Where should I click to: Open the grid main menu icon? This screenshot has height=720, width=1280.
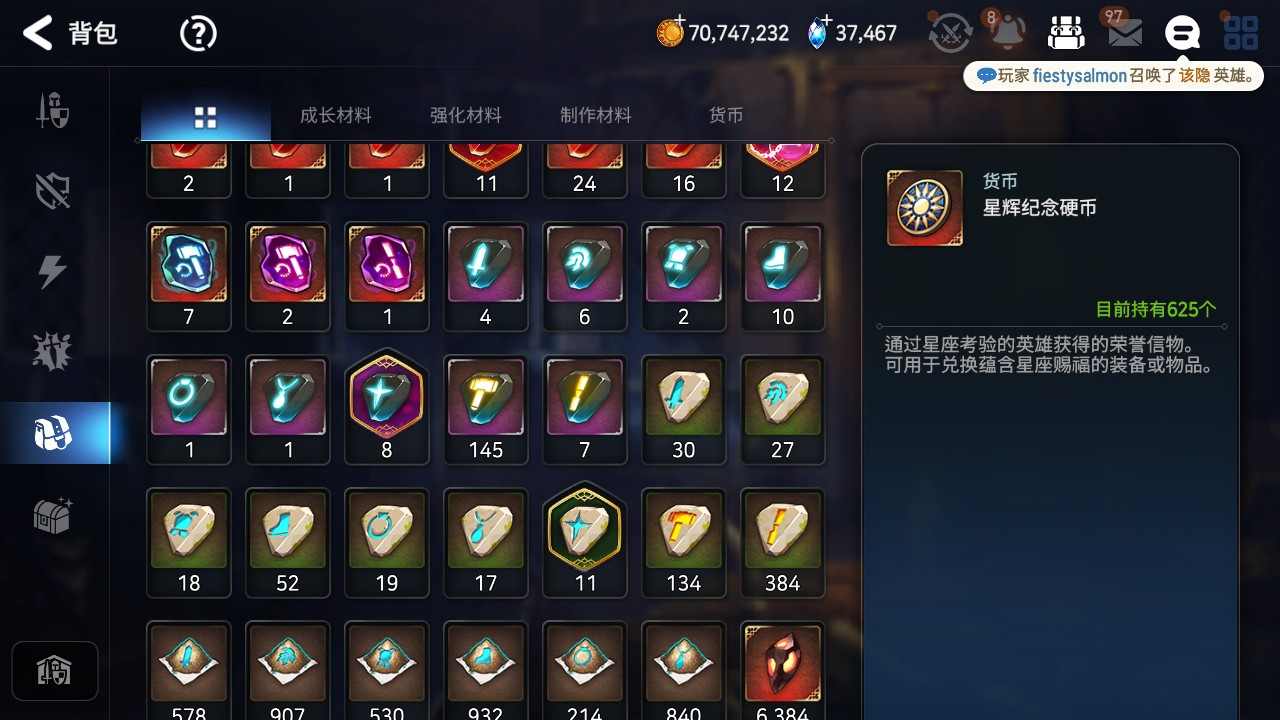[1241, 33]
